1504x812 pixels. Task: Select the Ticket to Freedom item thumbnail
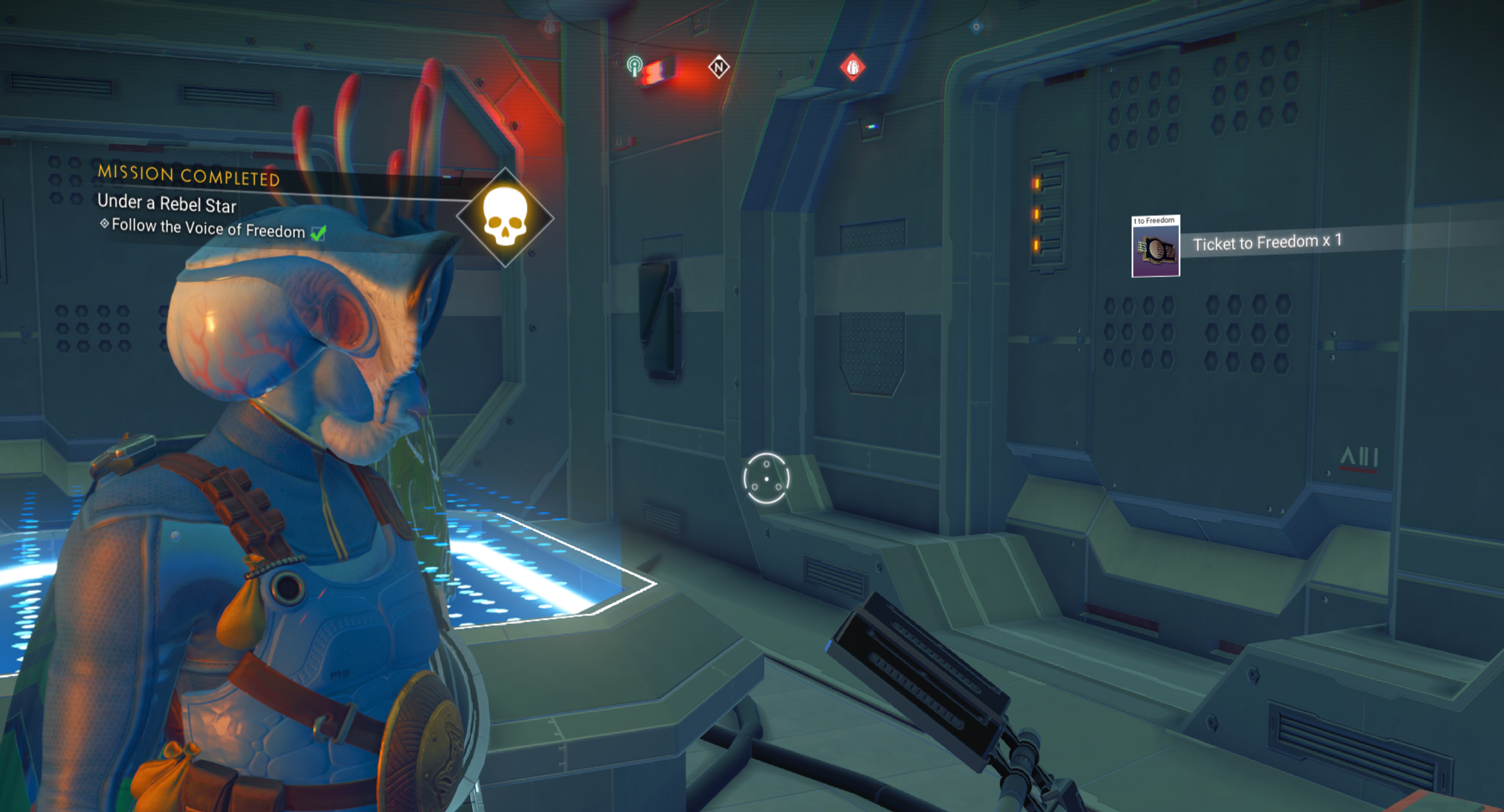point(1155,246)
